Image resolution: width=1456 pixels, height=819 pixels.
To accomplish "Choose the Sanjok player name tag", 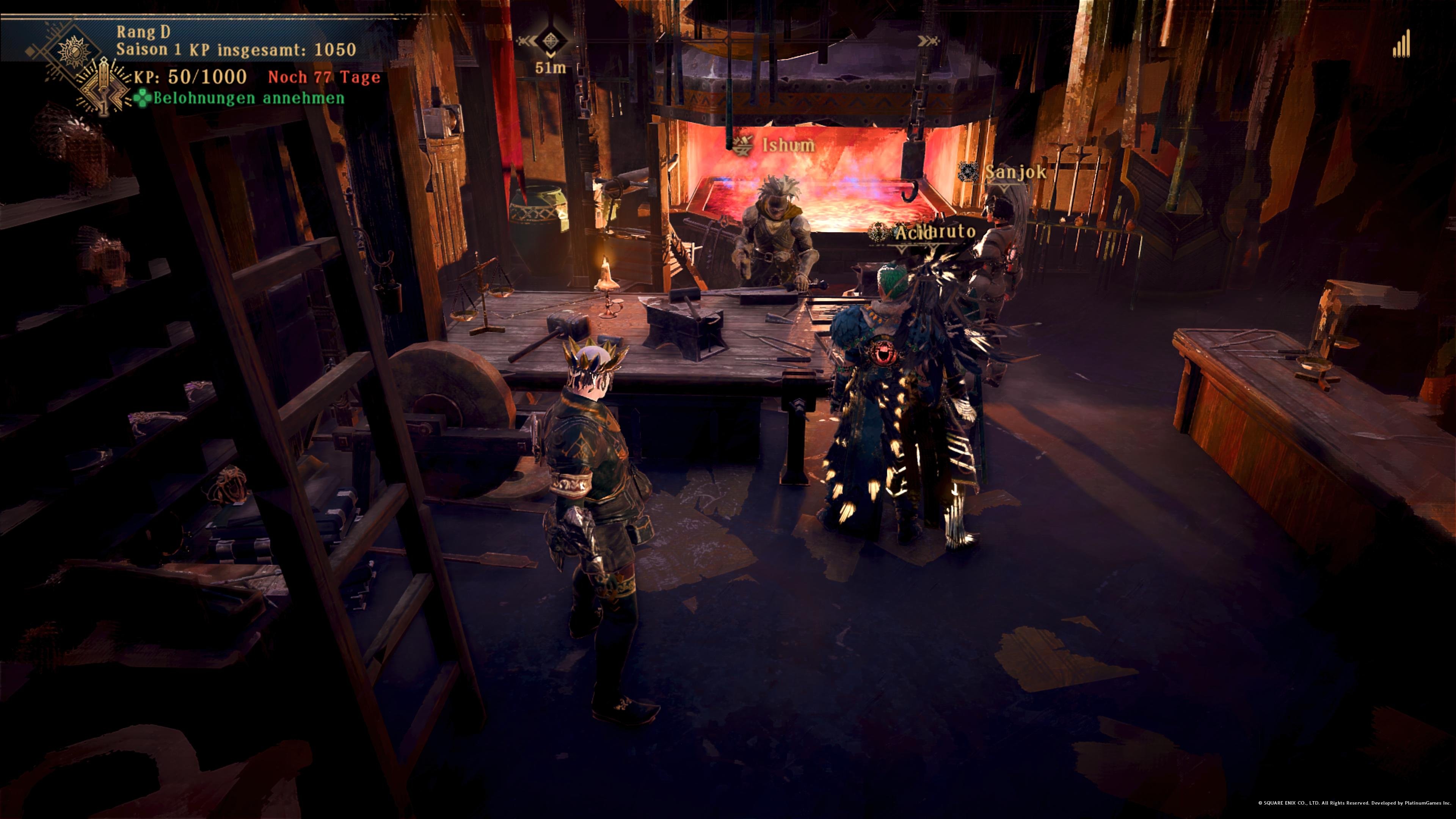I will 1015,173.
